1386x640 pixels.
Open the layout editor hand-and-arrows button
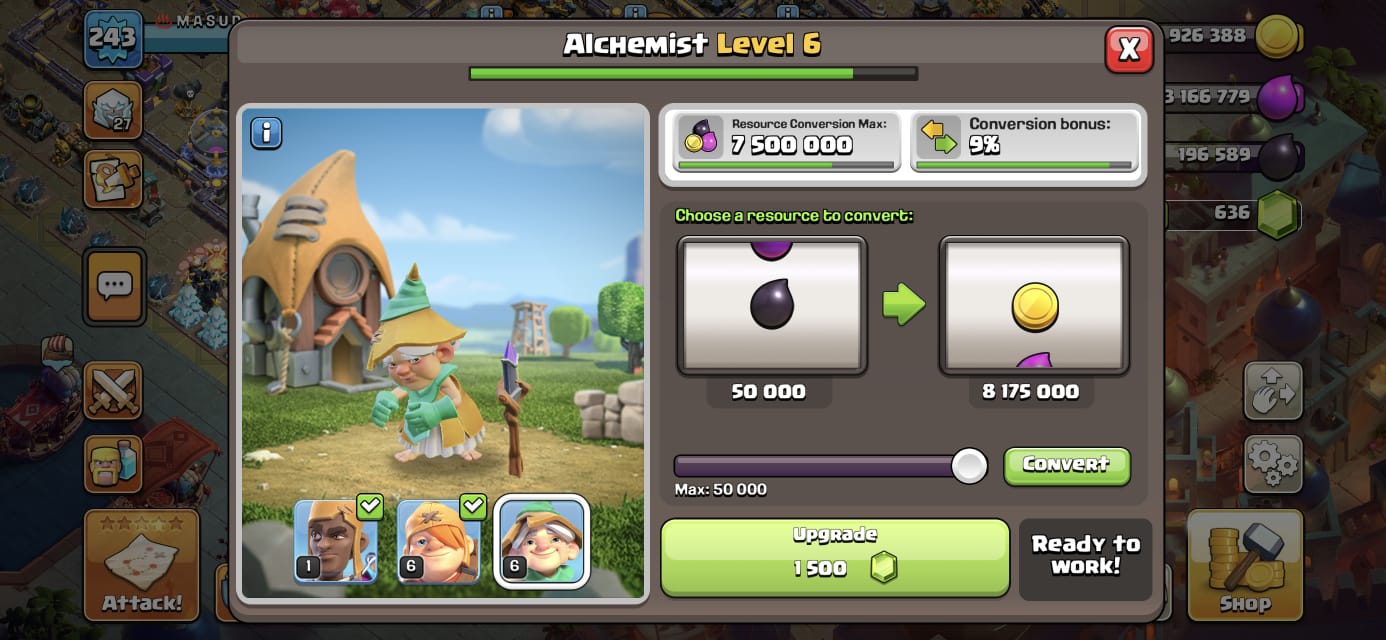pyautogui.click(x=1273, y=391)
